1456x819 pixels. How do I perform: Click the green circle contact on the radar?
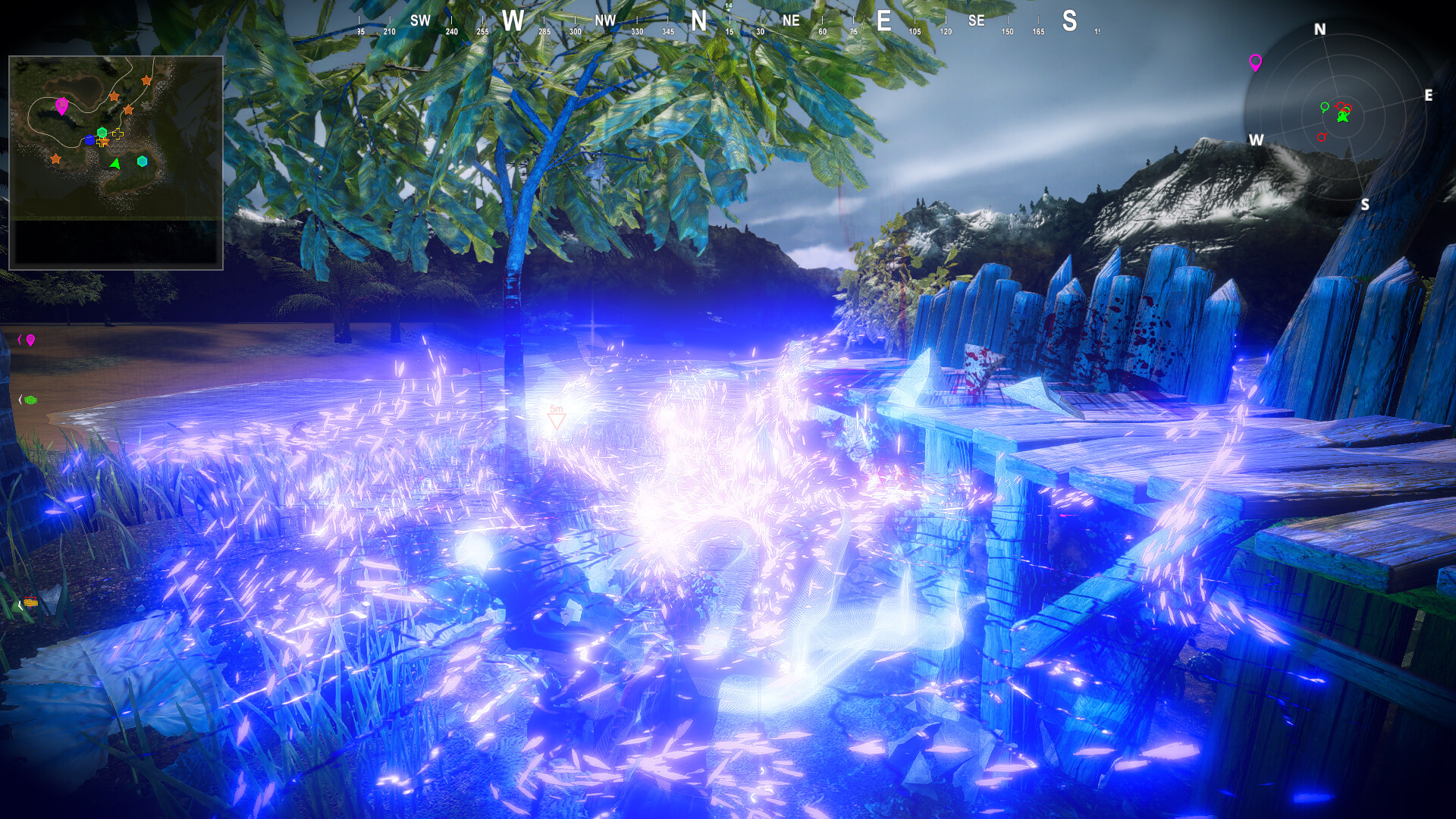point(1324,107)
